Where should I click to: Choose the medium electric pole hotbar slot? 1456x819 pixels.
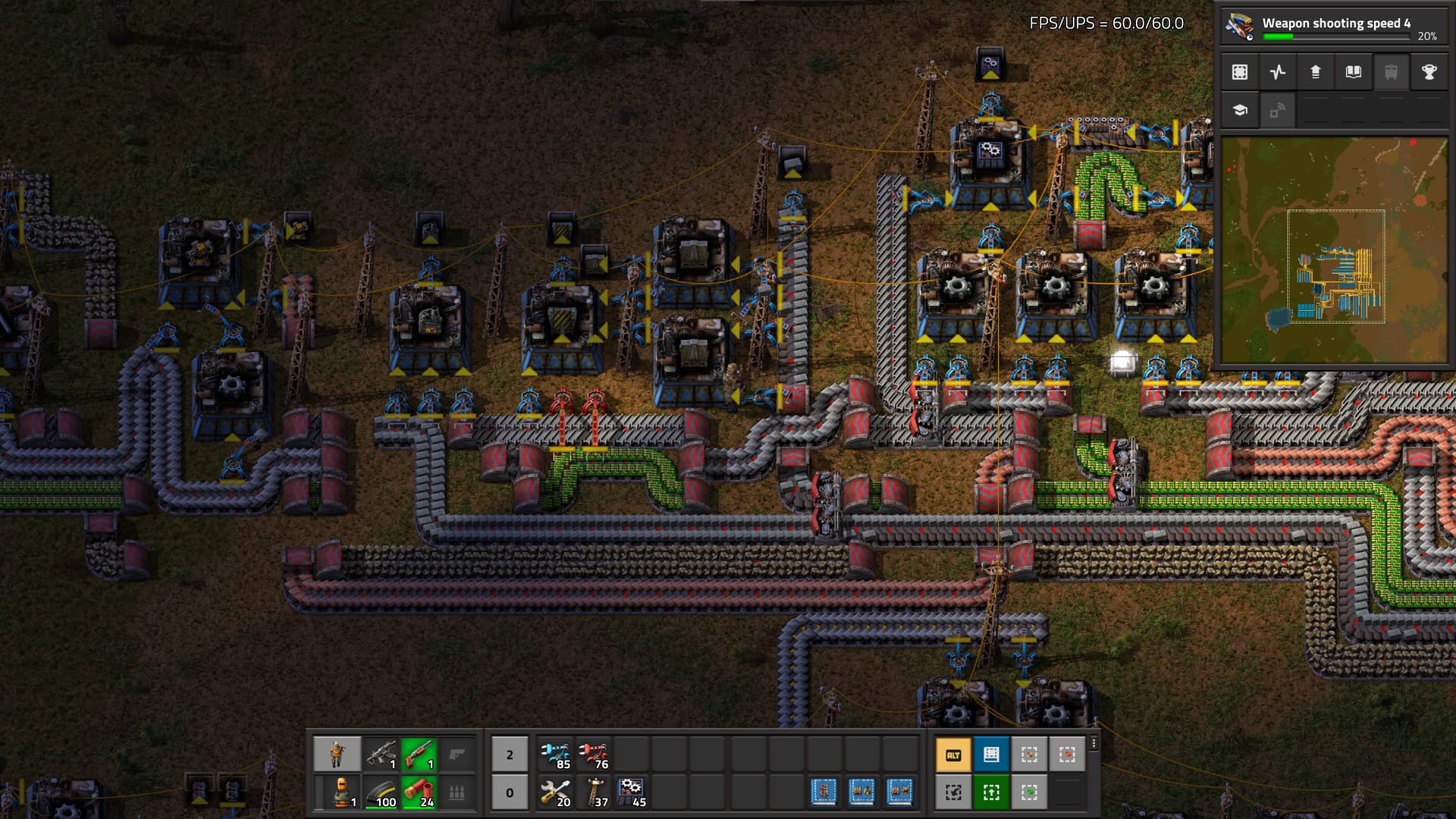(594, 792)
